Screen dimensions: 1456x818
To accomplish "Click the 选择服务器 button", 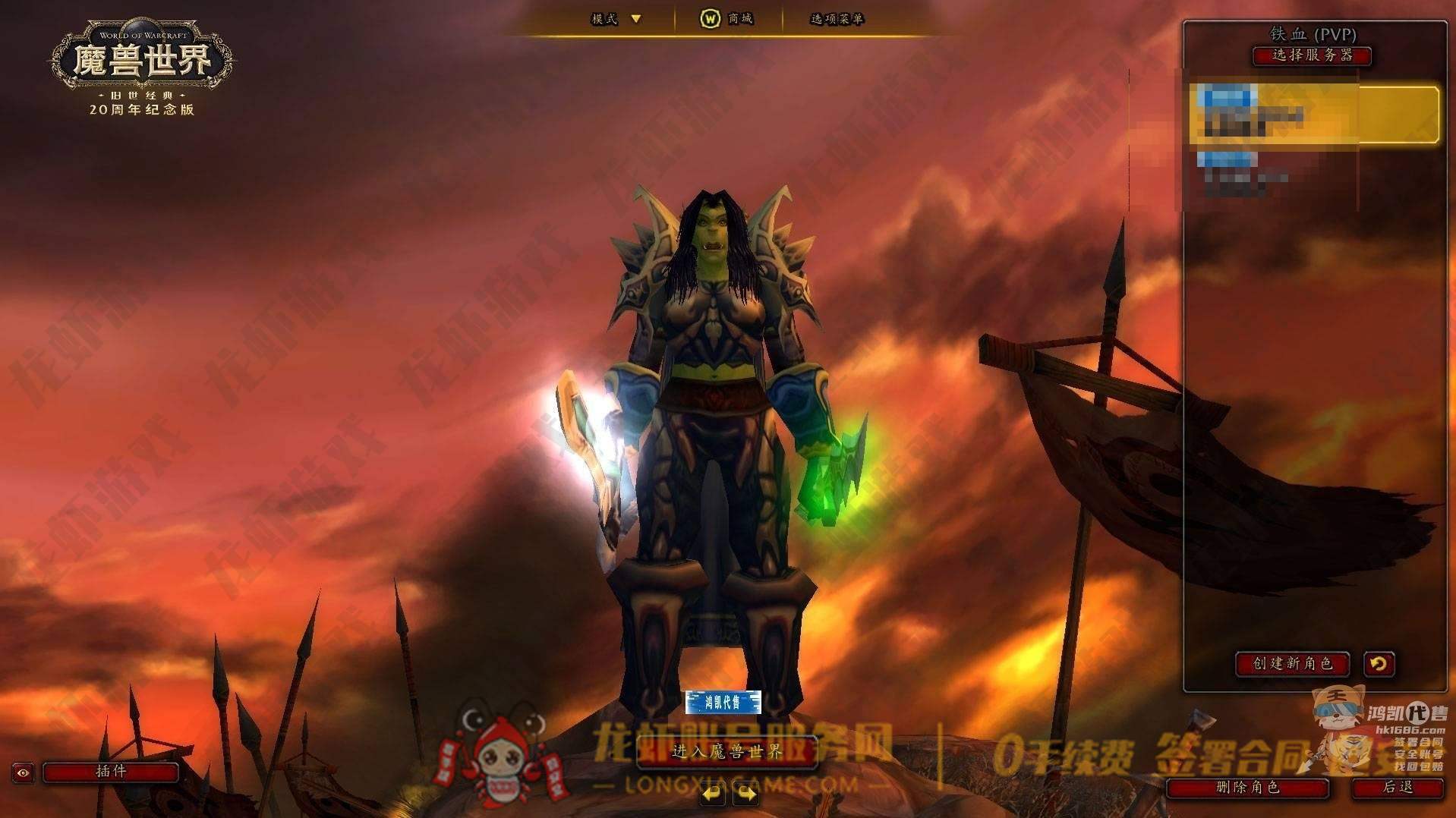I will tap(1312, 55).
